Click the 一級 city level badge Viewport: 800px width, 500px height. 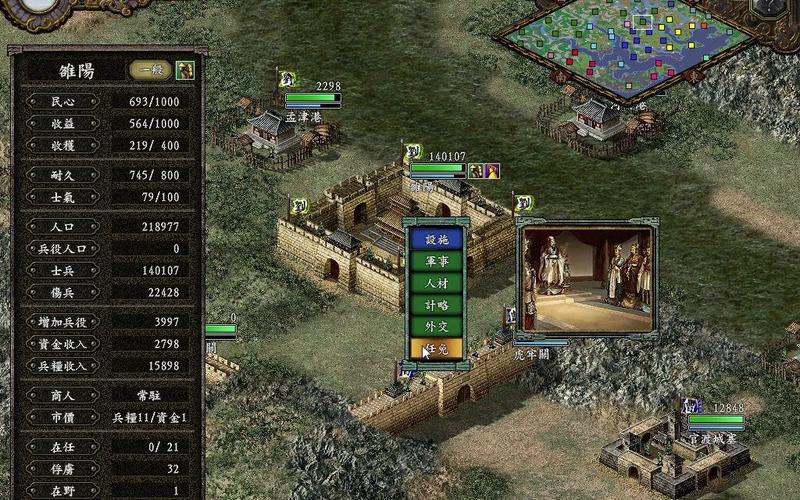(151, 70)
